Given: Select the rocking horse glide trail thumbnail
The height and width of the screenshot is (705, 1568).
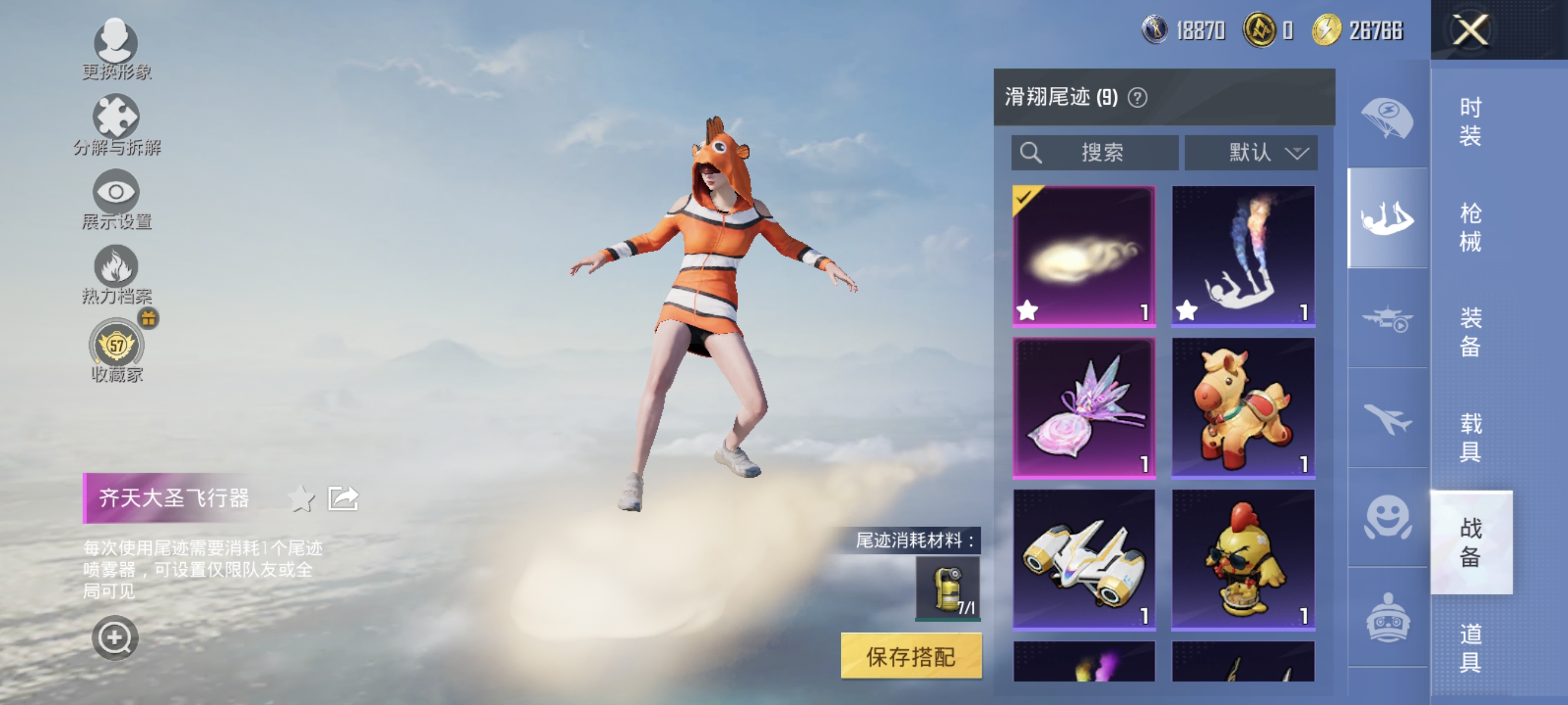Looking at the screenshot, I should pos(1243,407).
